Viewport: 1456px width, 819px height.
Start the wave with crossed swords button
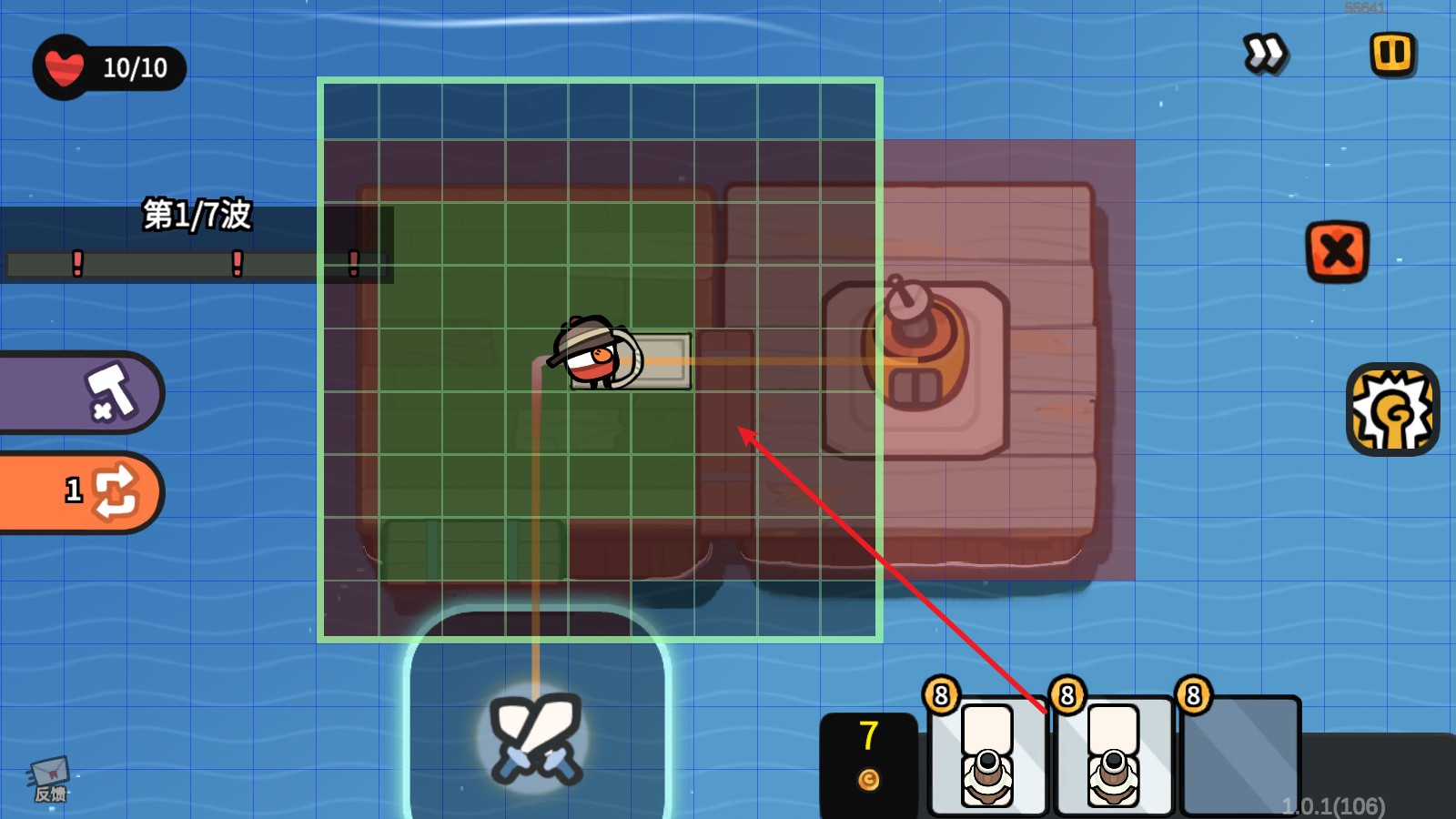(x=536, y=737)
